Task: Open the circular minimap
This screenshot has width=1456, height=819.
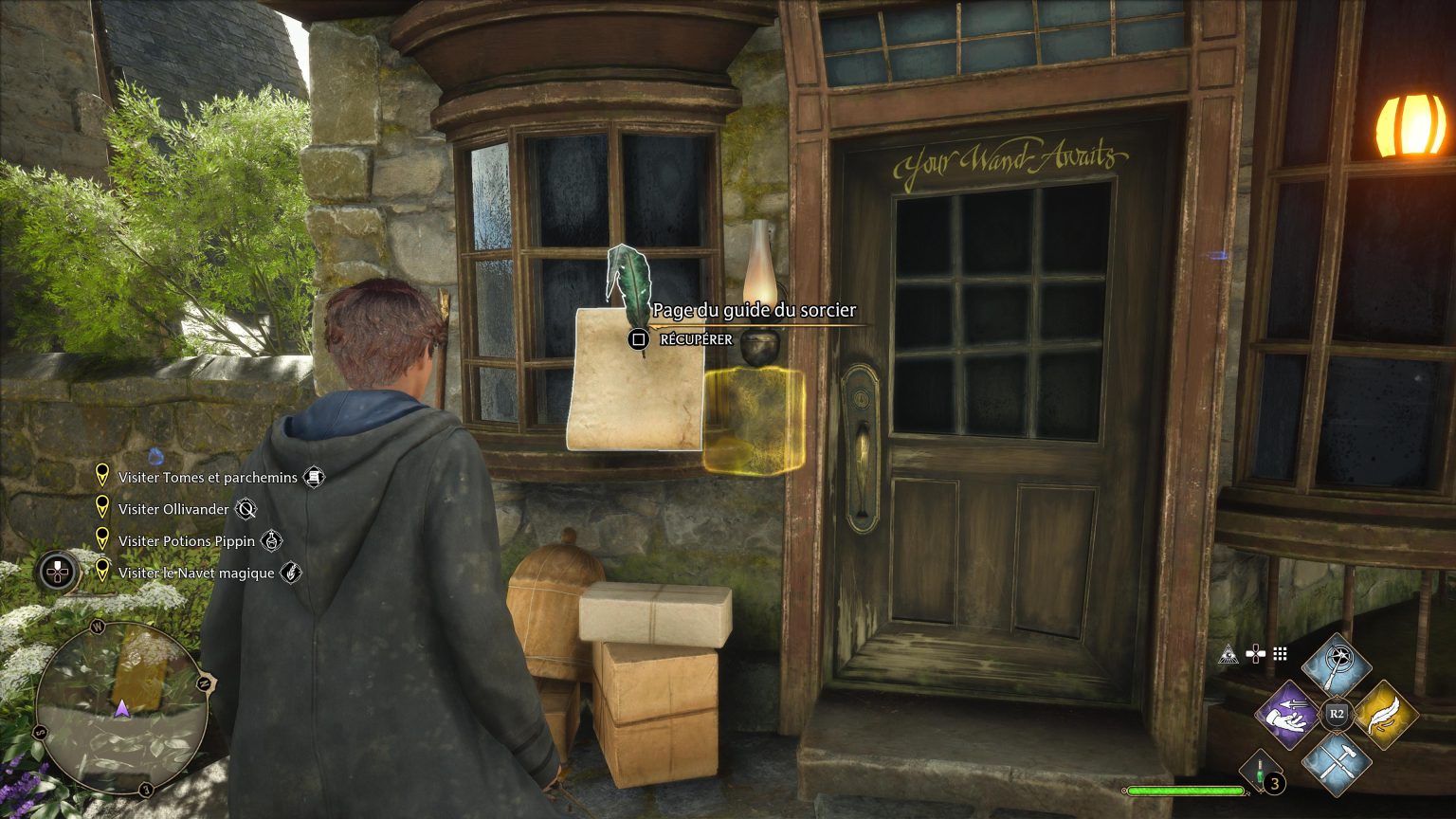Action: click(x=122, y=708)
